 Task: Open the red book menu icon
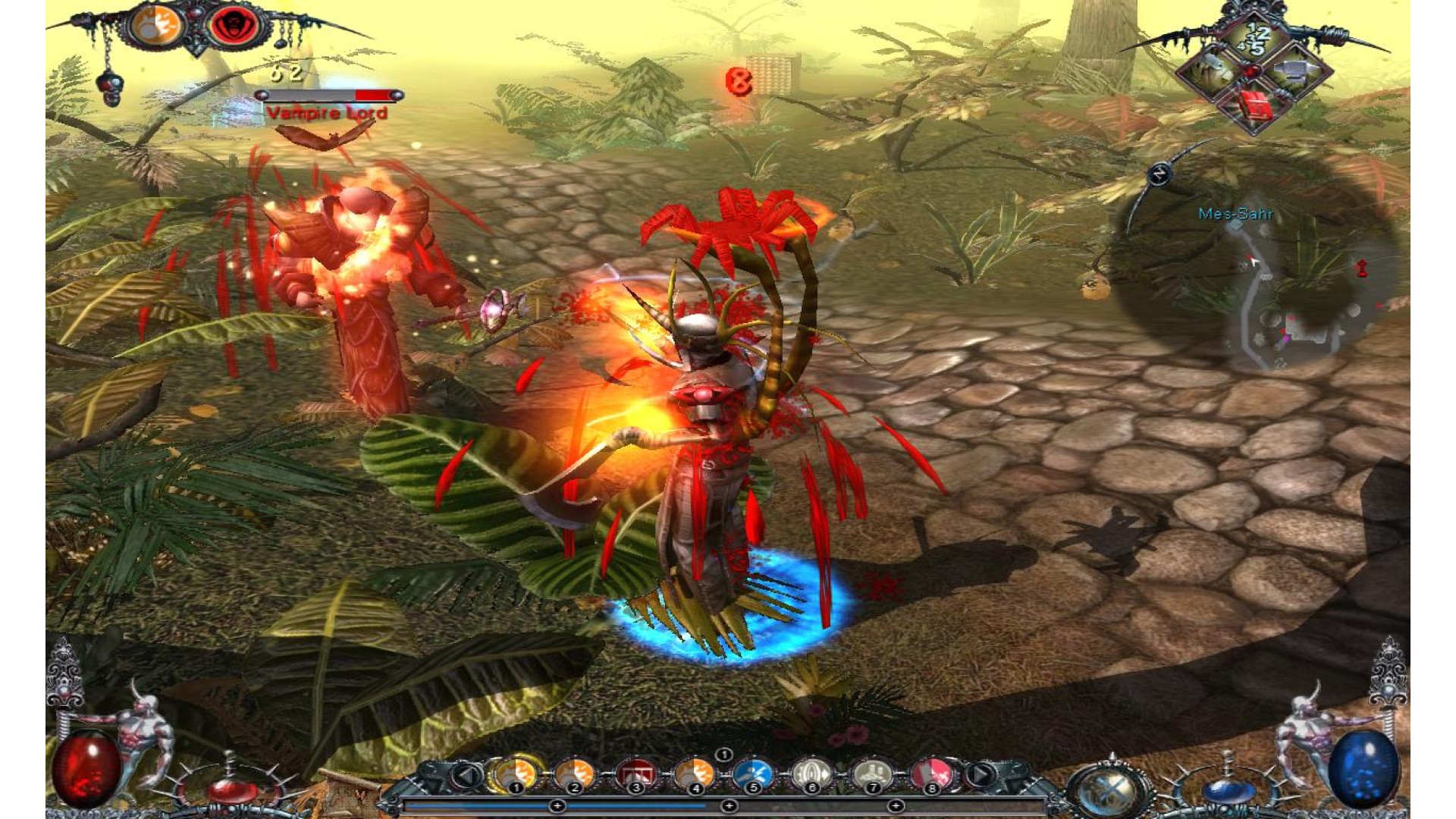click(x=1254, y=106)
